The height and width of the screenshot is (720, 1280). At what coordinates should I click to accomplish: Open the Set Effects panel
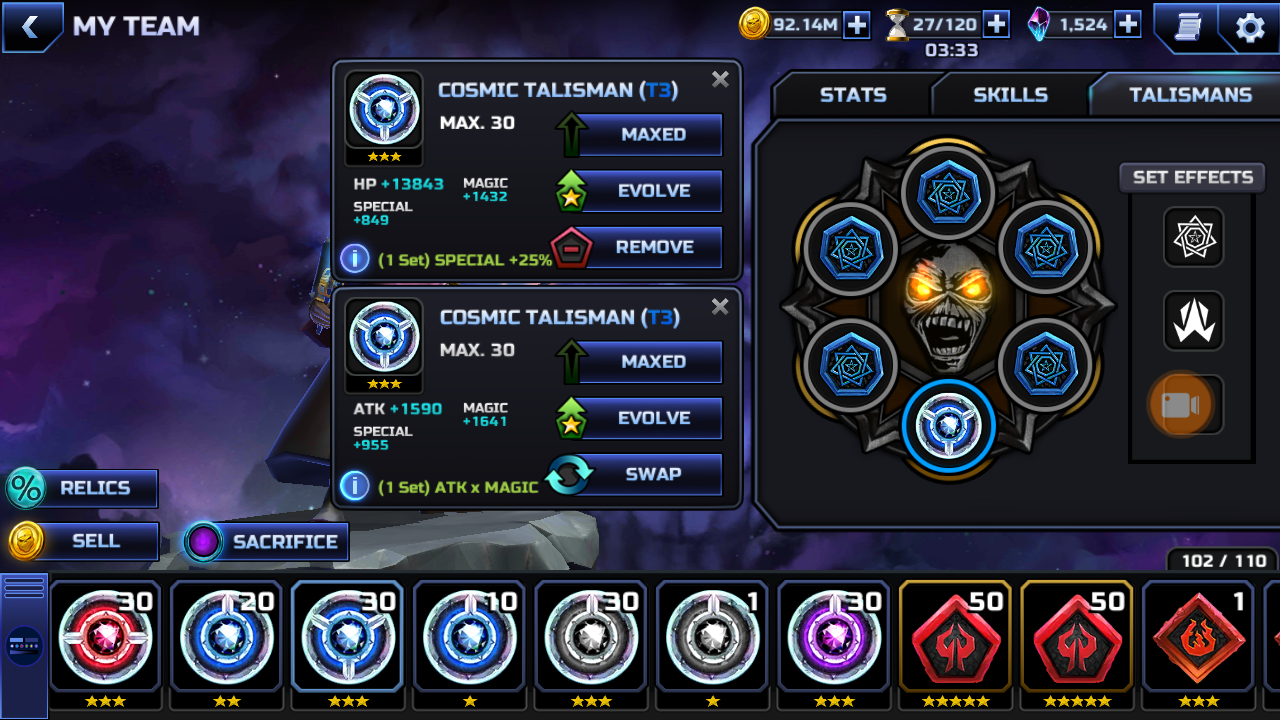[1192, 178]
